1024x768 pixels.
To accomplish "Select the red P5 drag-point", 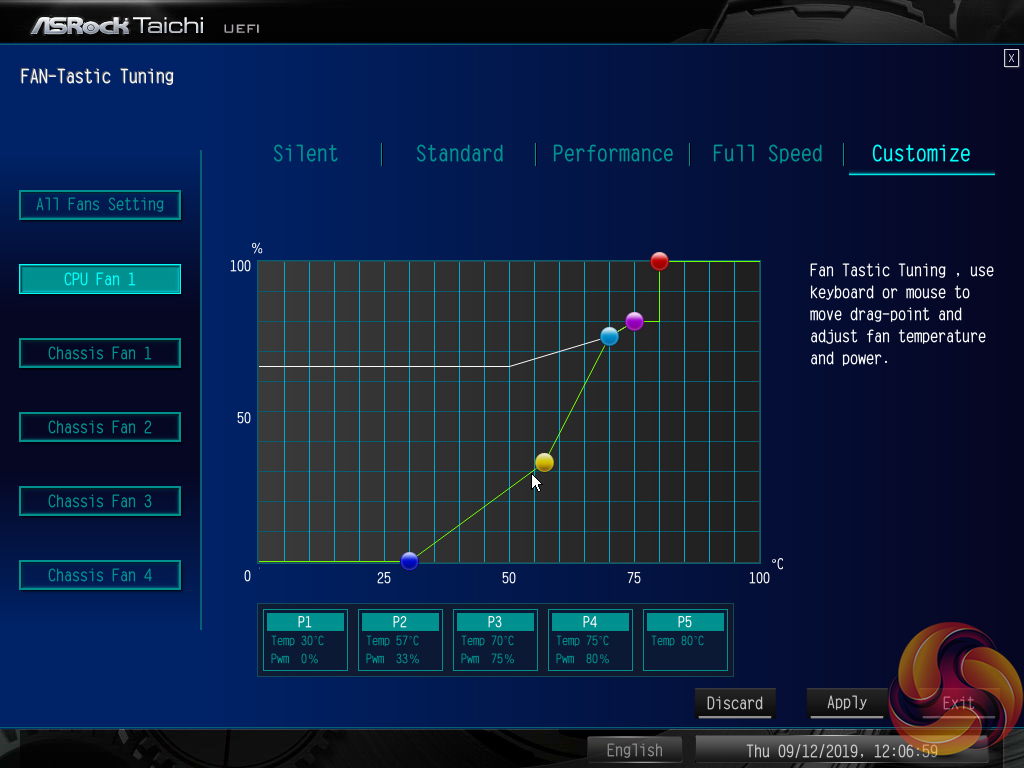I will [659, 261].
